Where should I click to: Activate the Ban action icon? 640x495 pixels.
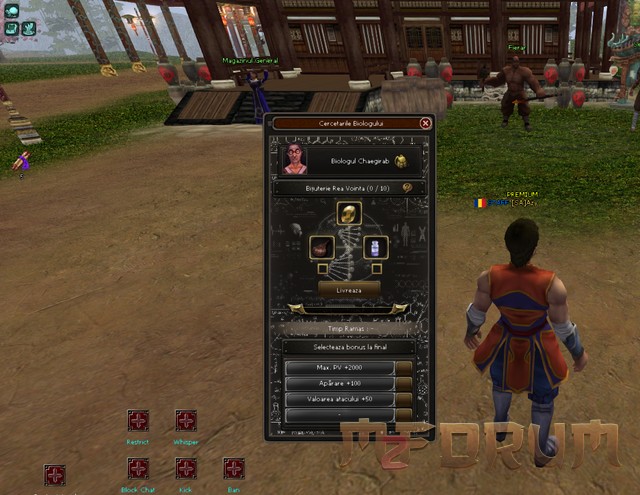[234, 469]
